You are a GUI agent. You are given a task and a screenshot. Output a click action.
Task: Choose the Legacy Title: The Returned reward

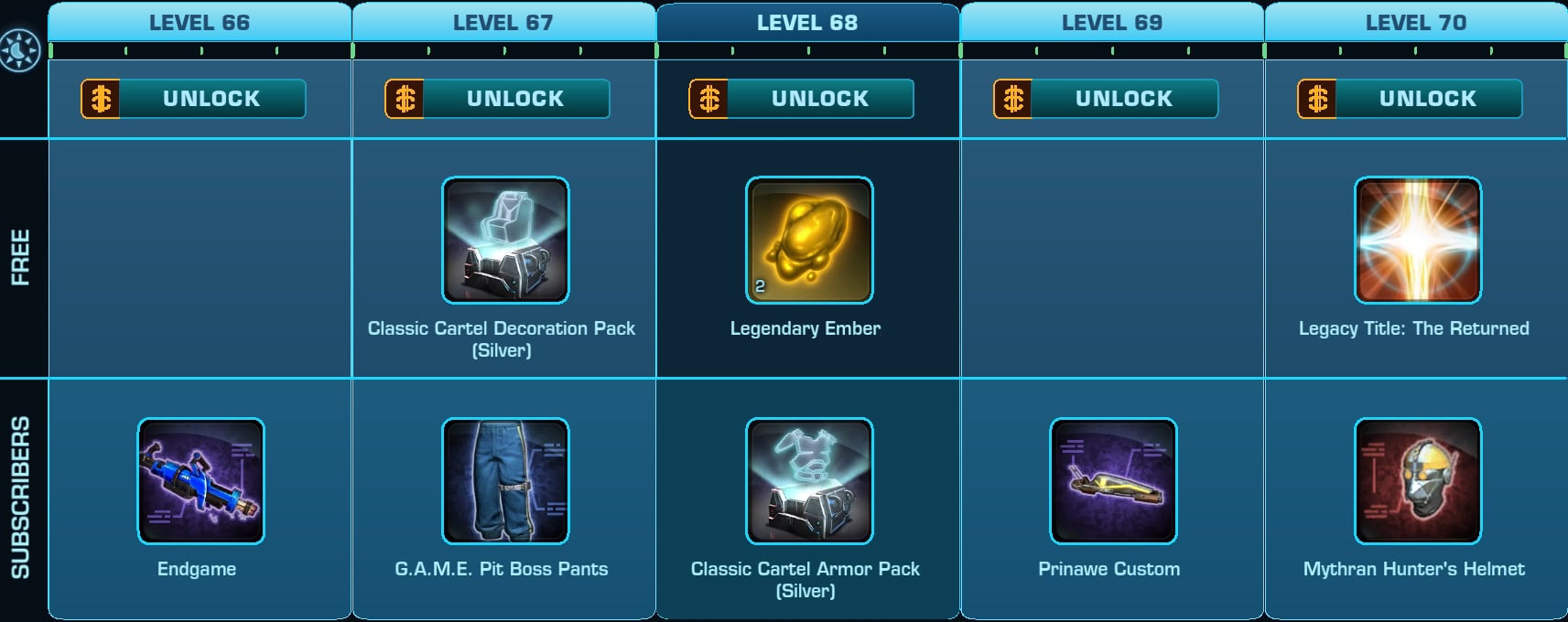(x=1417, y=241)
